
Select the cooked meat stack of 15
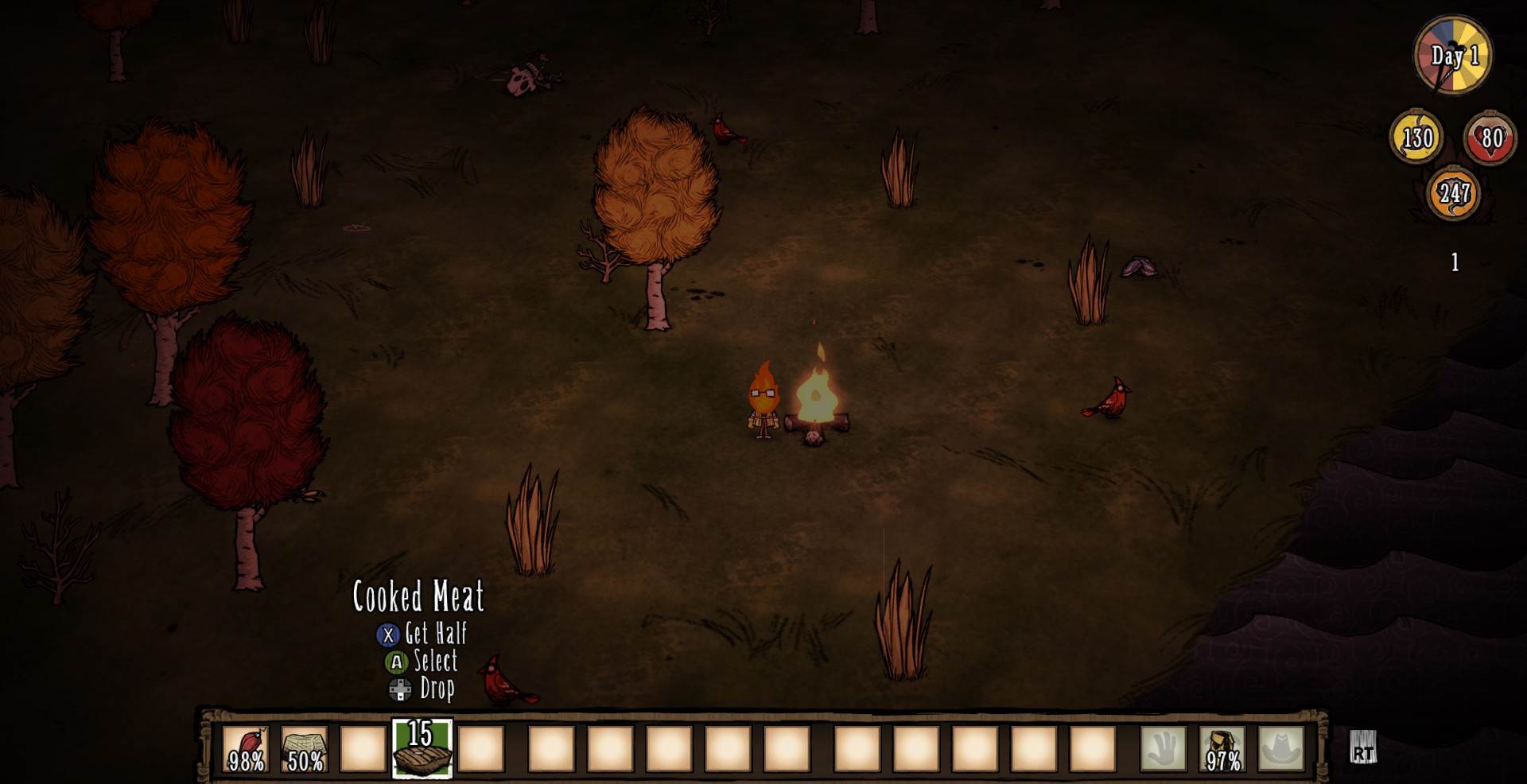click(x=422, y=749)
